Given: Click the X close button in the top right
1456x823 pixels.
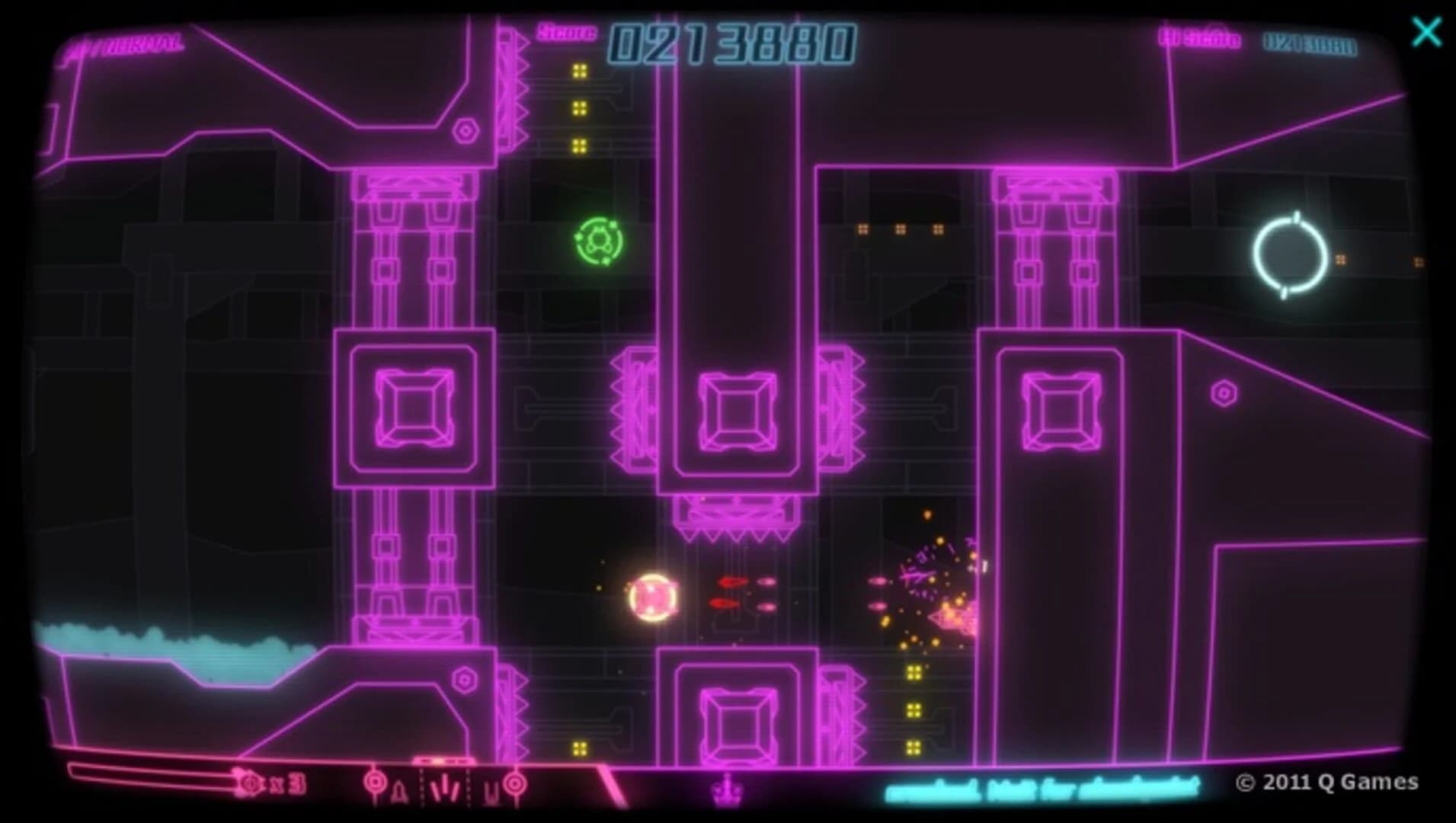Looking at the screenshot, I should point(1425,32).
